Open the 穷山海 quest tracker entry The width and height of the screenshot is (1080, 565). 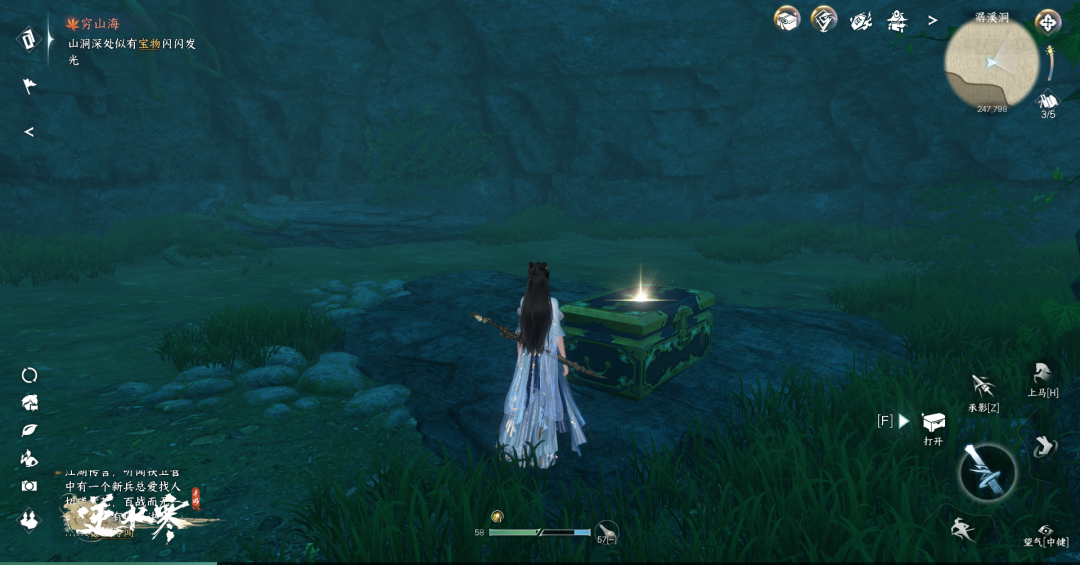click(99, 23)
